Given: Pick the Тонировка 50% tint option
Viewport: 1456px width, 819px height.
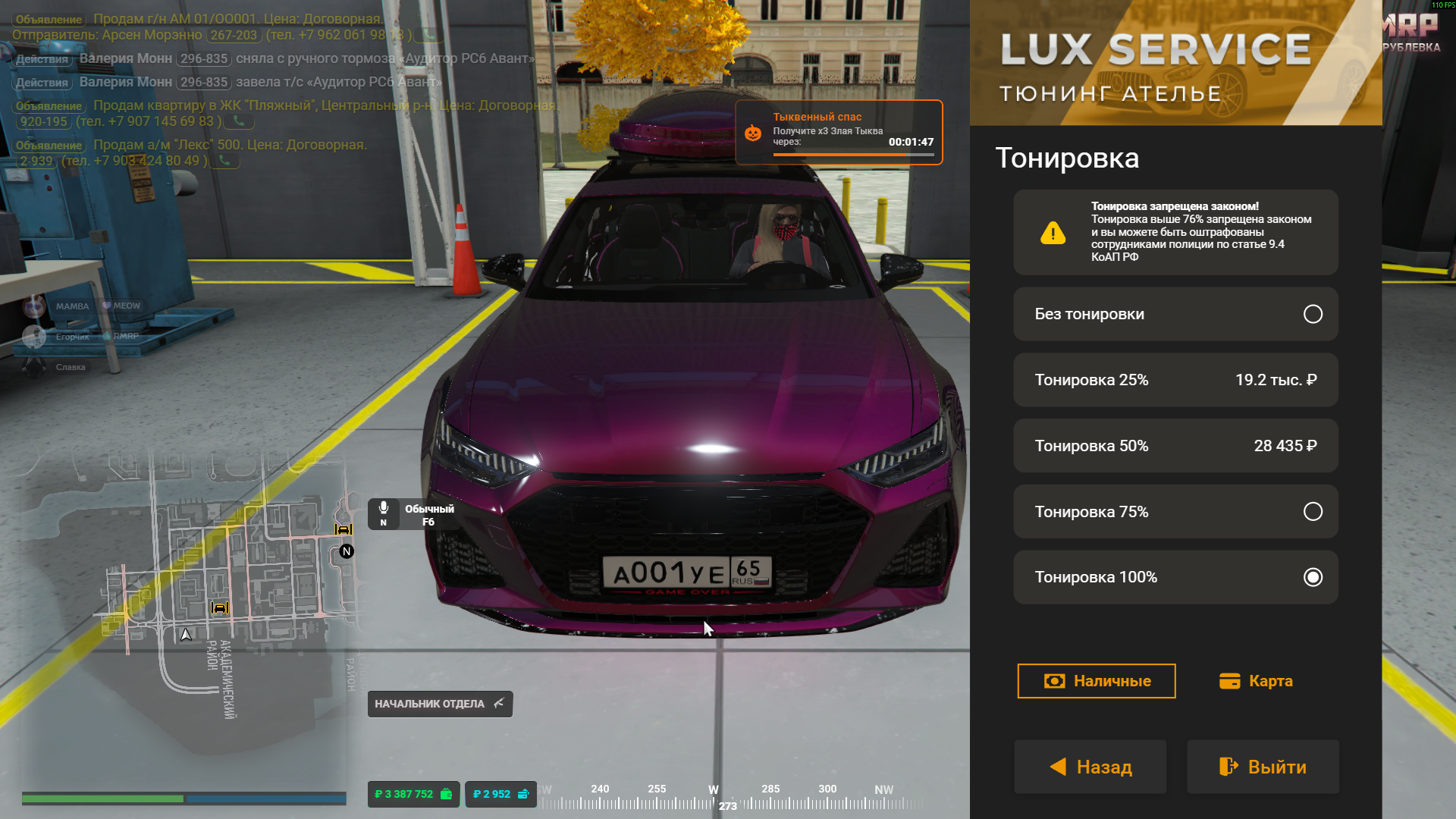Looking at the screenshot, I should 1175,446.
